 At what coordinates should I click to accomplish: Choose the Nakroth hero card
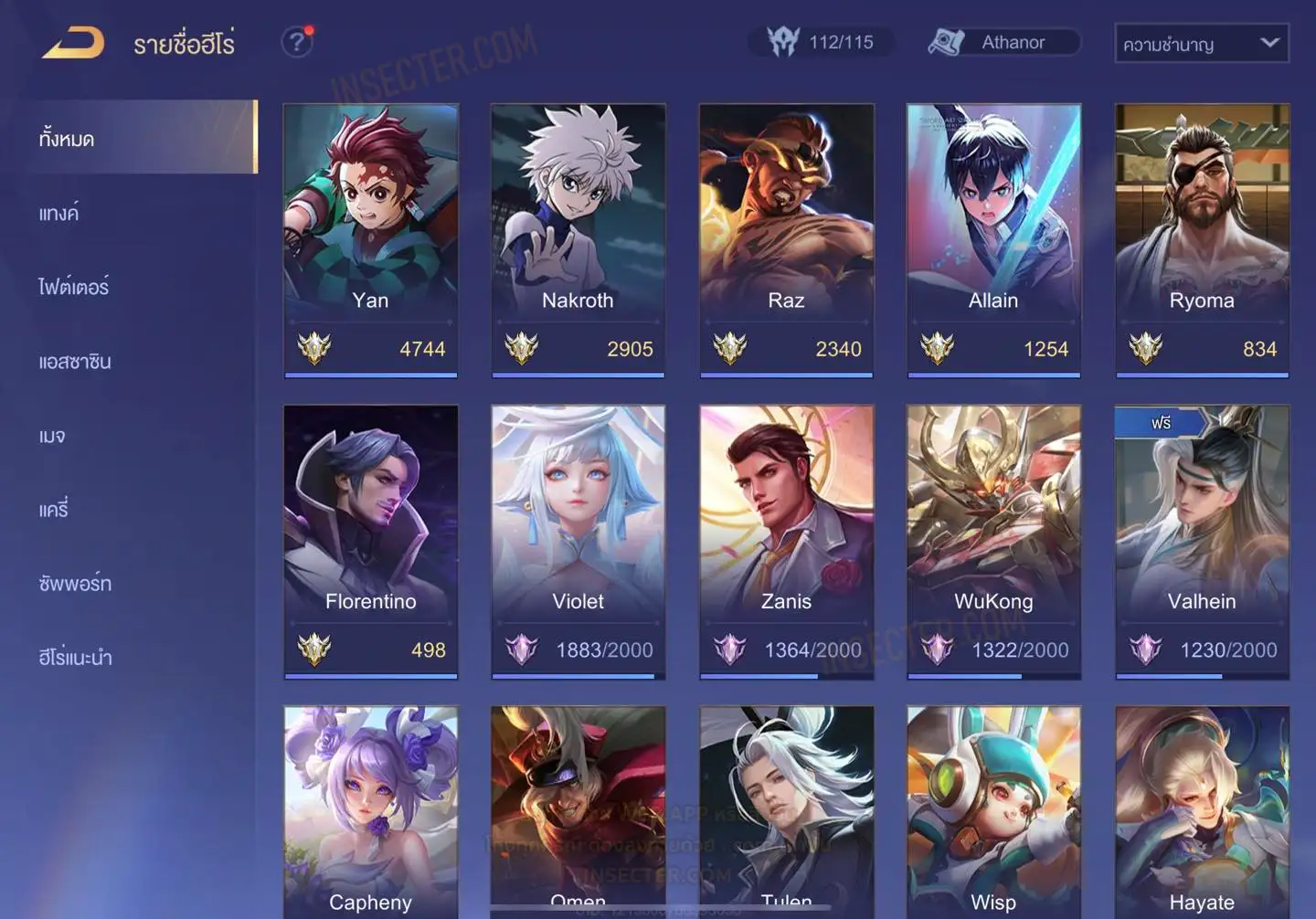(x=578, y=238)
